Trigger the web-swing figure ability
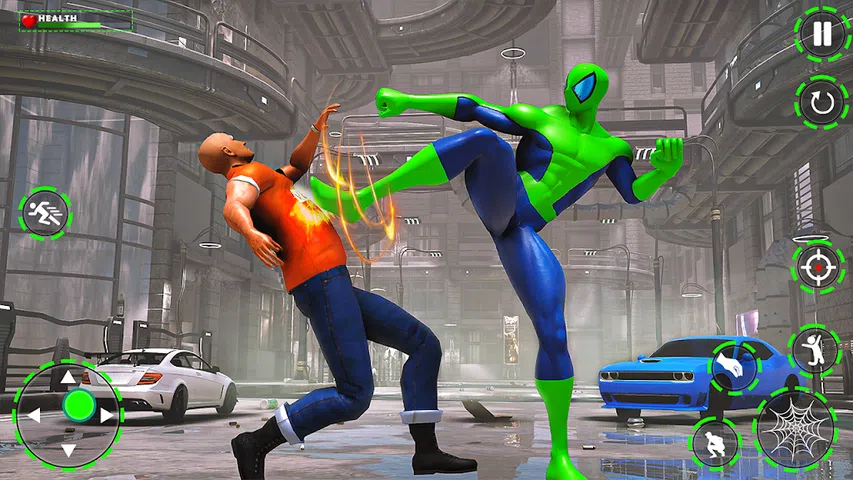The width and height of the screenshot is (853, 480). (x=814, y=350)
